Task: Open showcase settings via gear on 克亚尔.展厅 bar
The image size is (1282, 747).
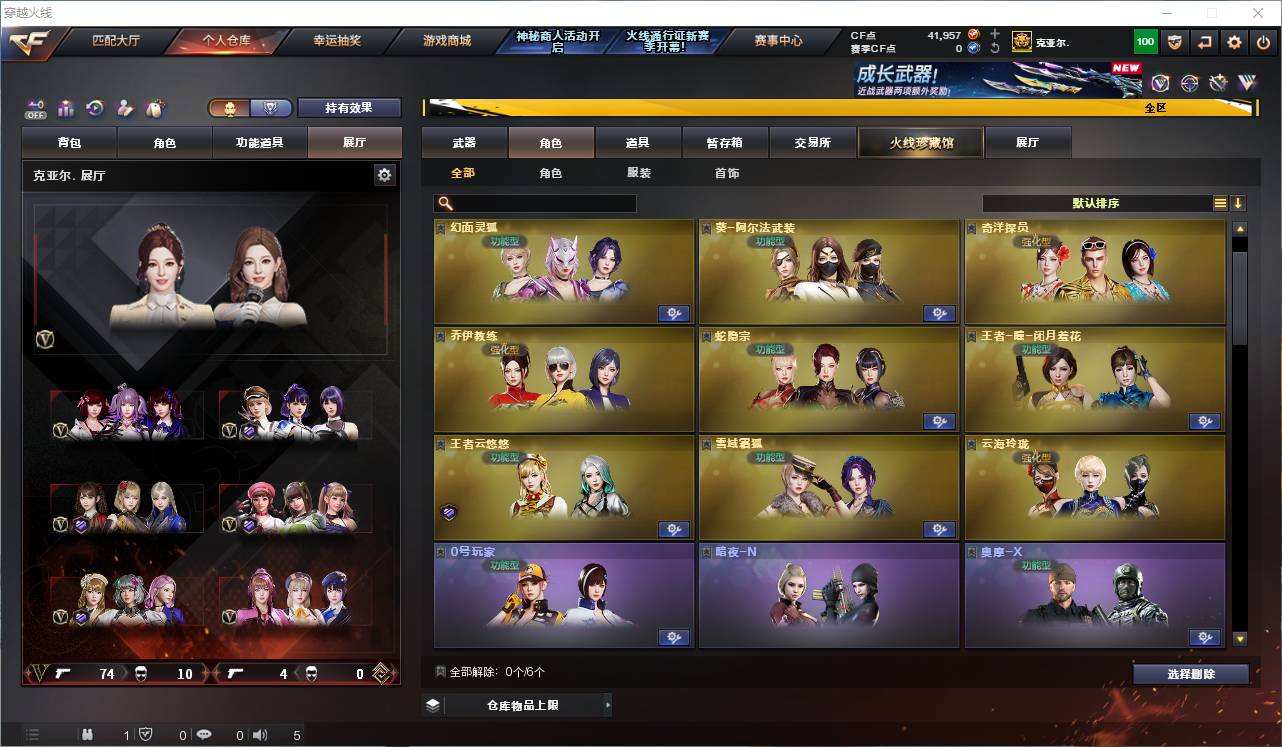Action: pos(385,174)
